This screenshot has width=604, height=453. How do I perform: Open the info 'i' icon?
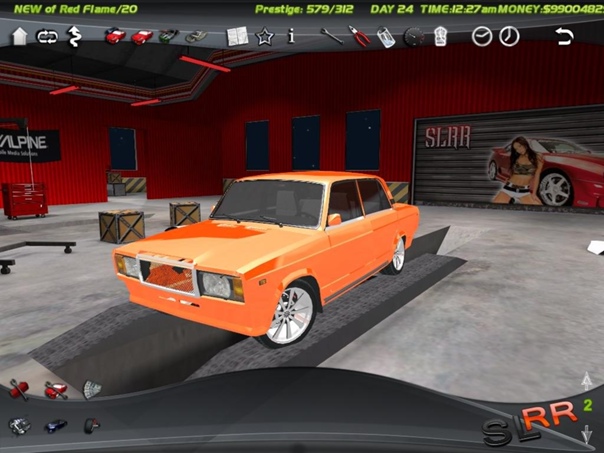point(291,36)
